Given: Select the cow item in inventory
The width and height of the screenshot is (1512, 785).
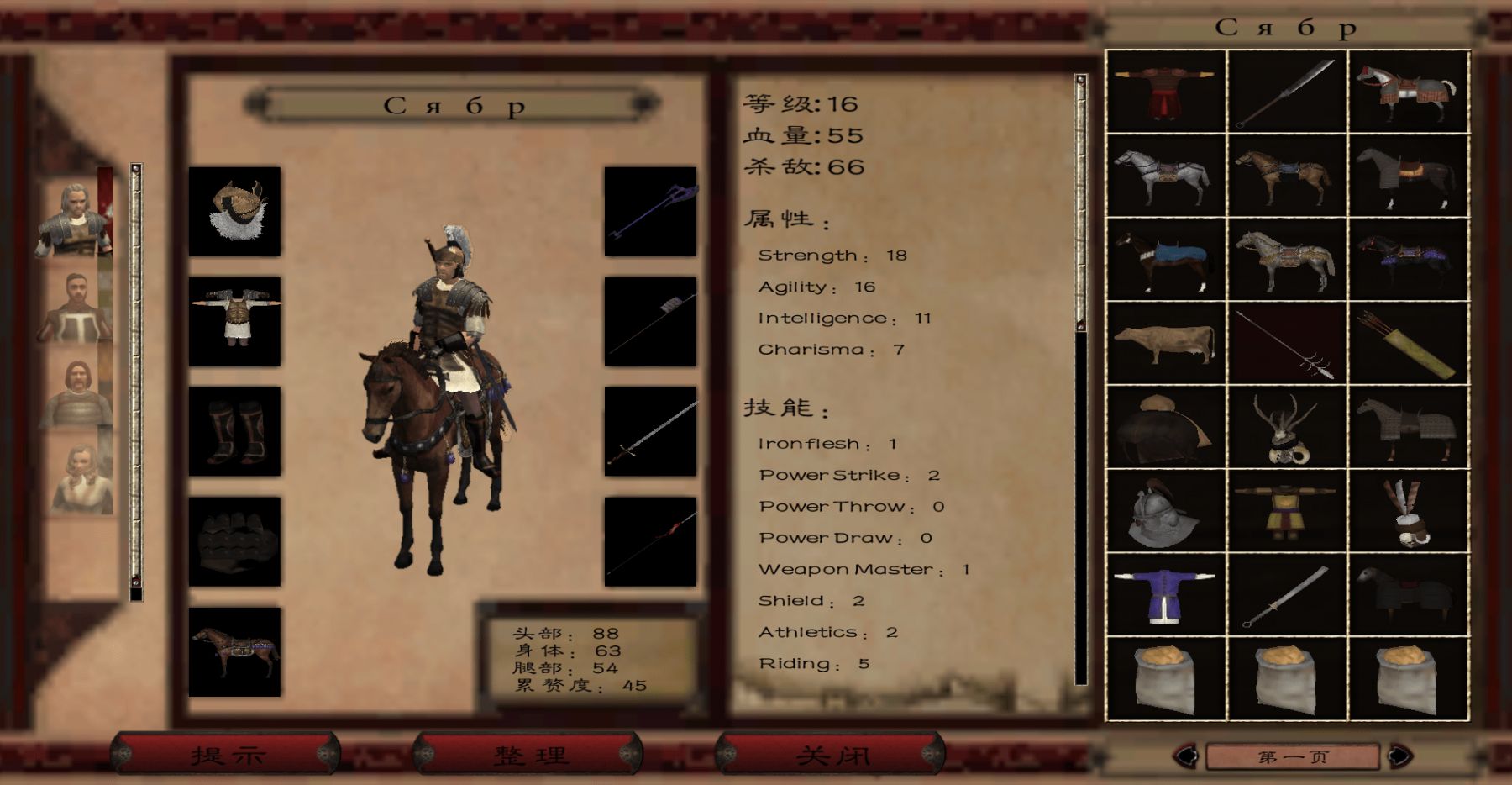Looking at the screenshot, I should coord(1166,343).
